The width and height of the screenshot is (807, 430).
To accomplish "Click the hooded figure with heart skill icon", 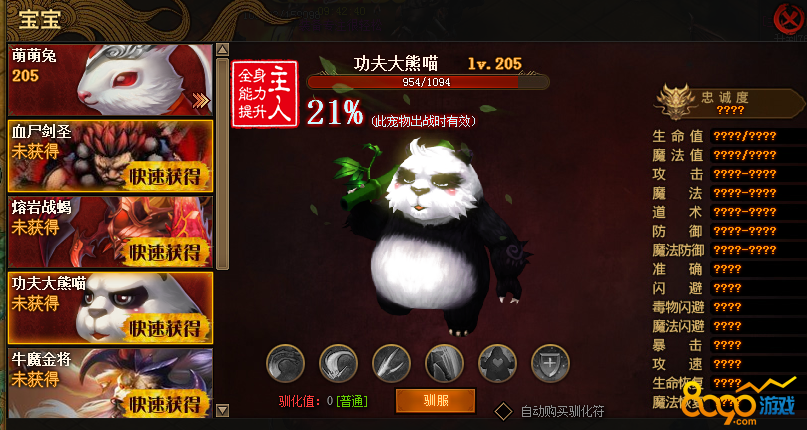I will 497,362.
